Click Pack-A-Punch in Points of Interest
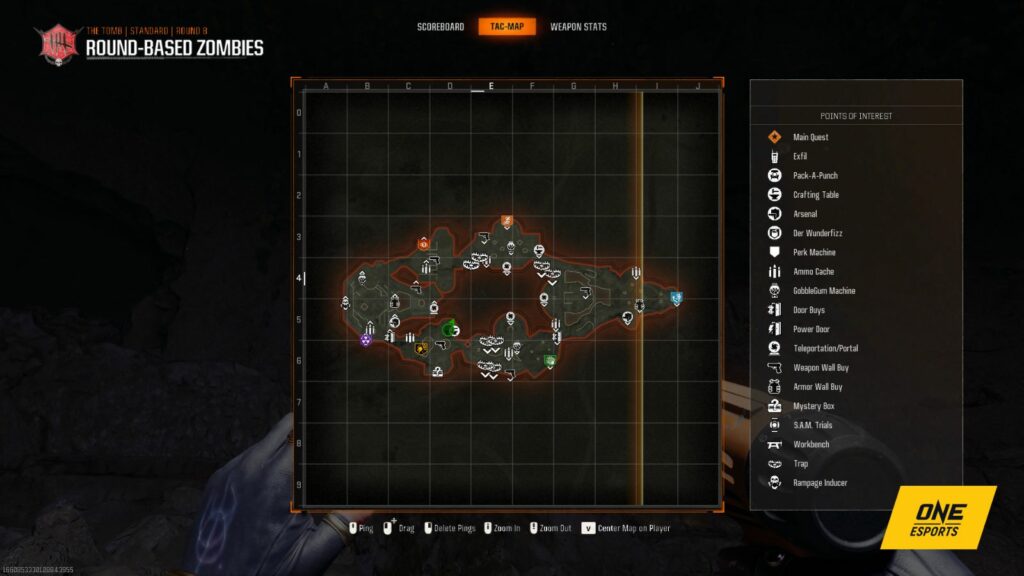1024x576 pixels. pos(814,175)
